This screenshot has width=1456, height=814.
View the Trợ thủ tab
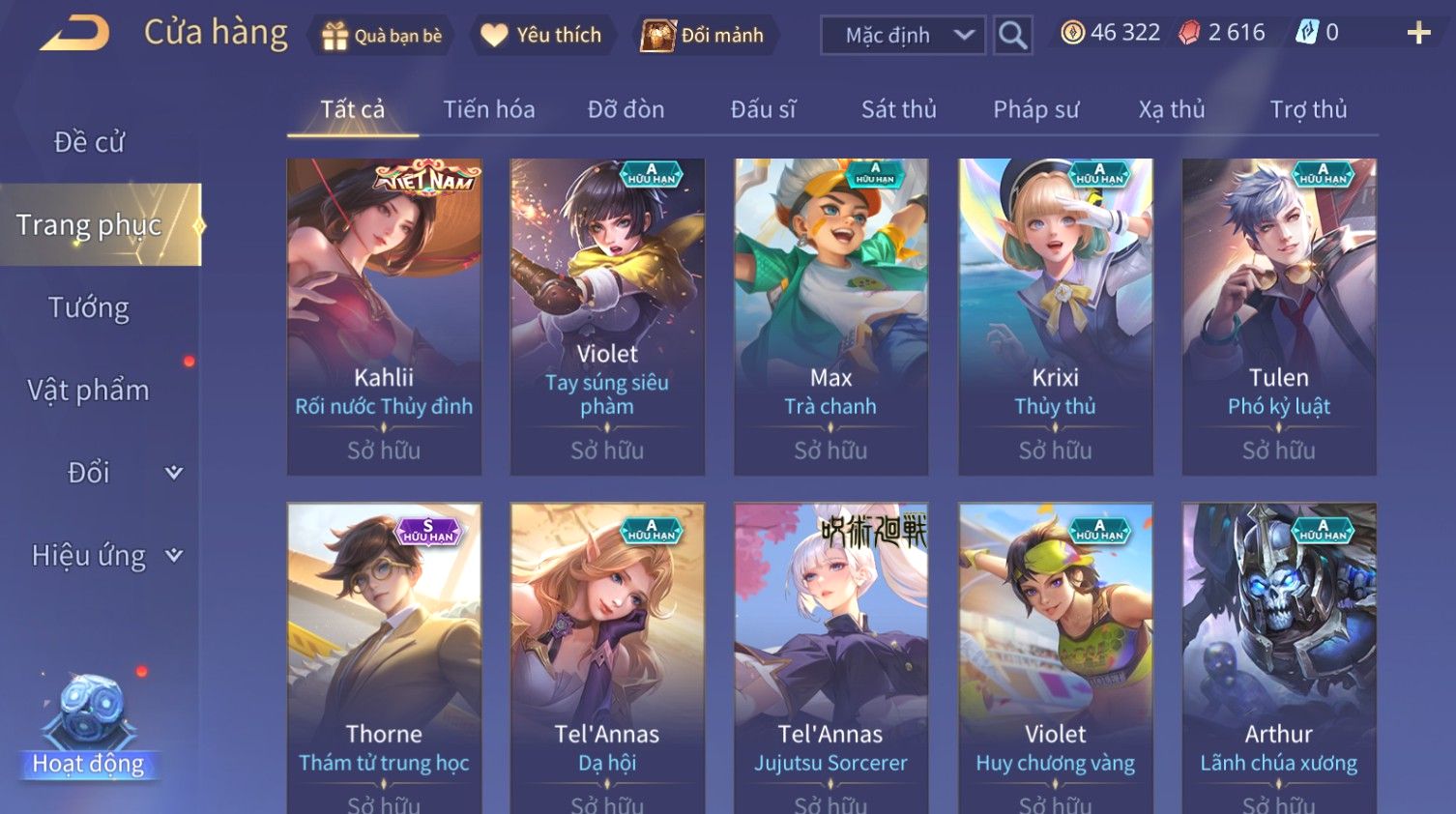(1308, 109)
